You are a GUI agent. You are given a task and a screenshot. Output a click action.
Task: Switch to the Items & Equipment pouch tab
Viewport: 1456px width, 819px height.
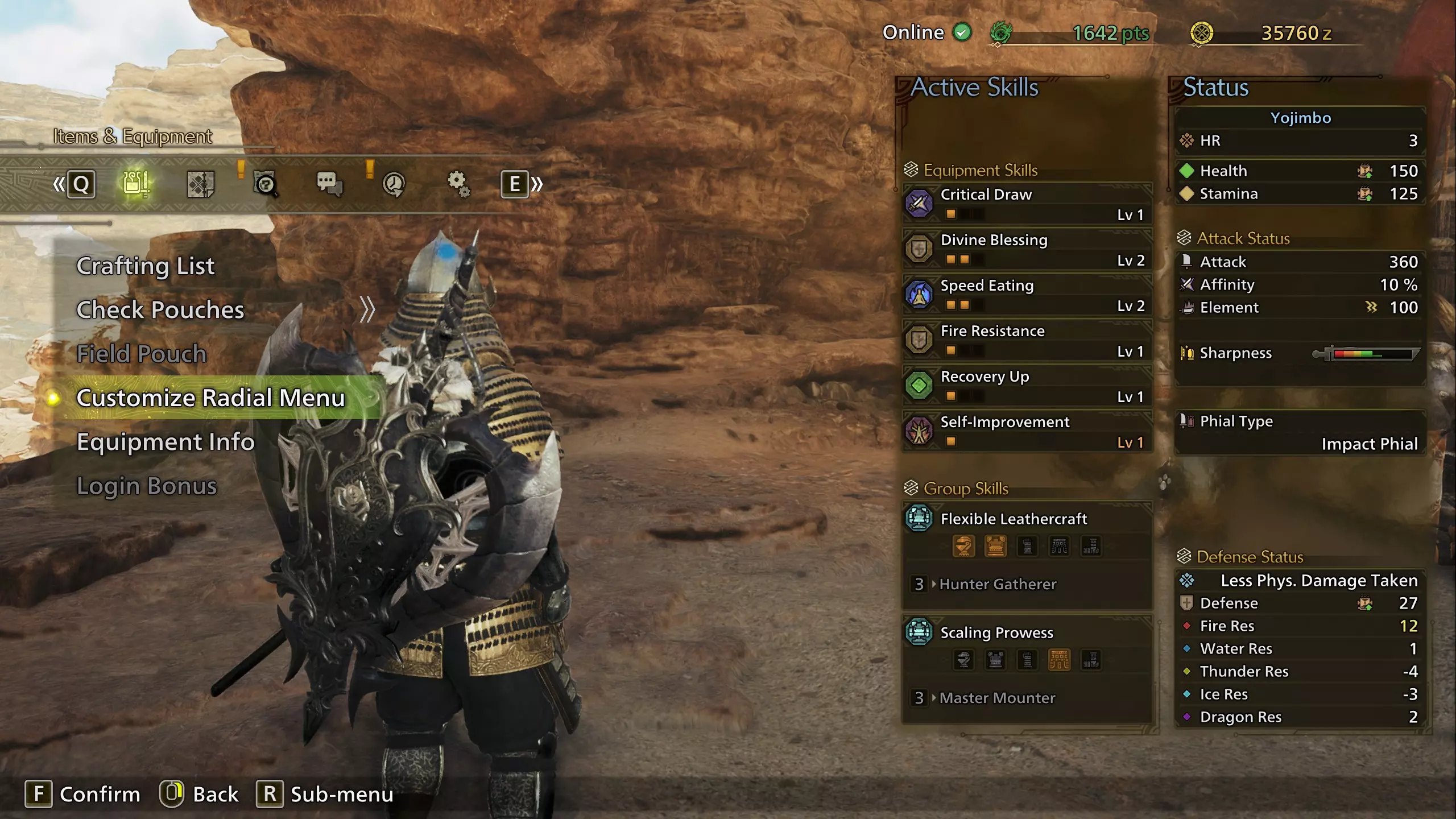pos(136,184)
